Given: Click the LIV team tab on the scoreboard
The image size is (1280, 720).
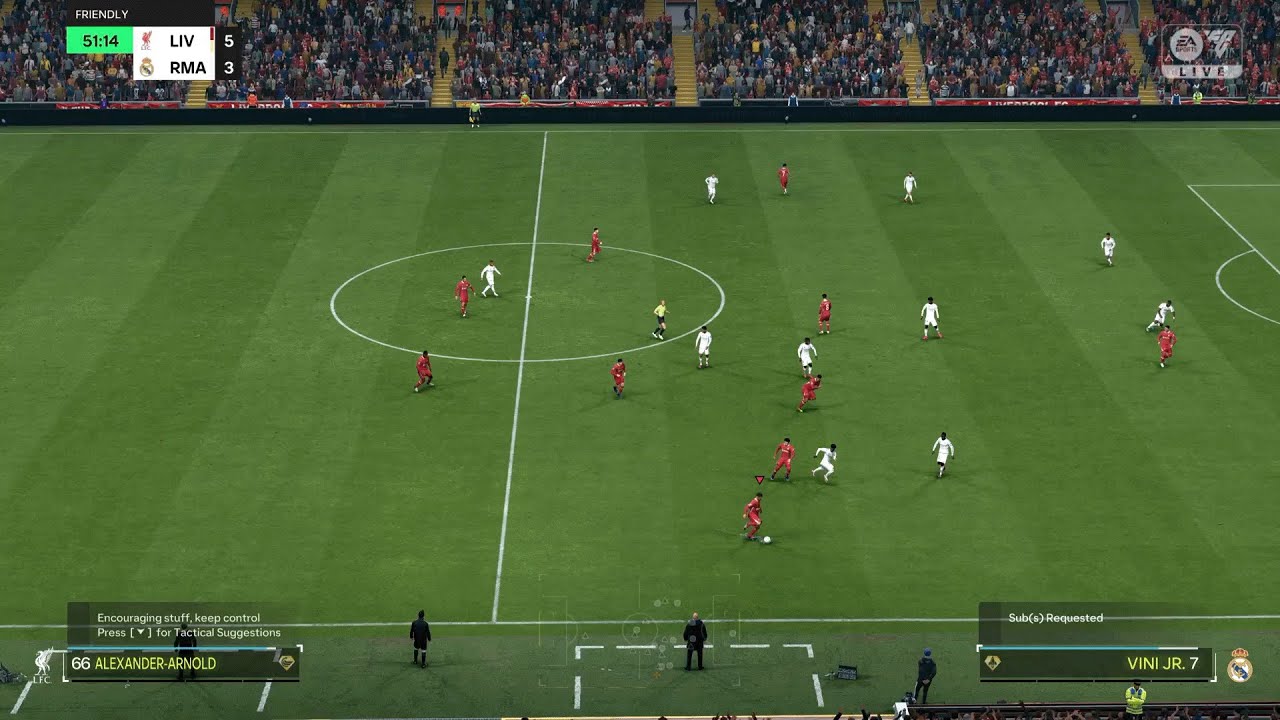Looking at the screenshot, I should click(x=183, y=41).
